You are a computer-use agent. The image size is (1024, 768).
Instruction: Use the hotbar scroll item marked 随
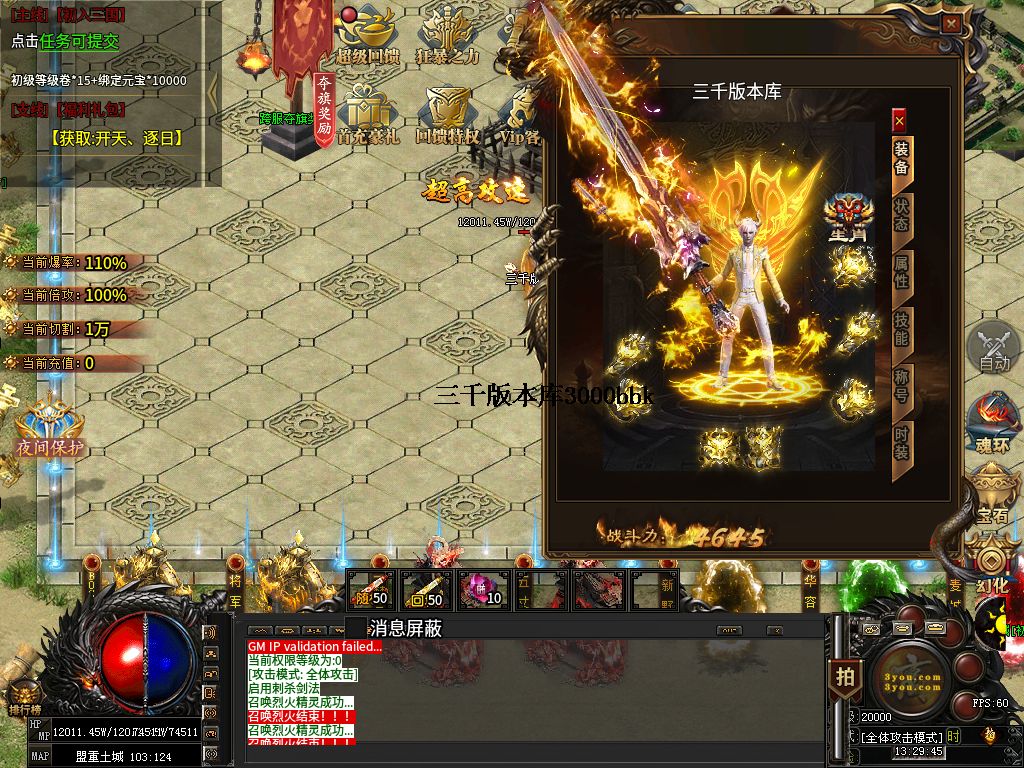[371, 590]
